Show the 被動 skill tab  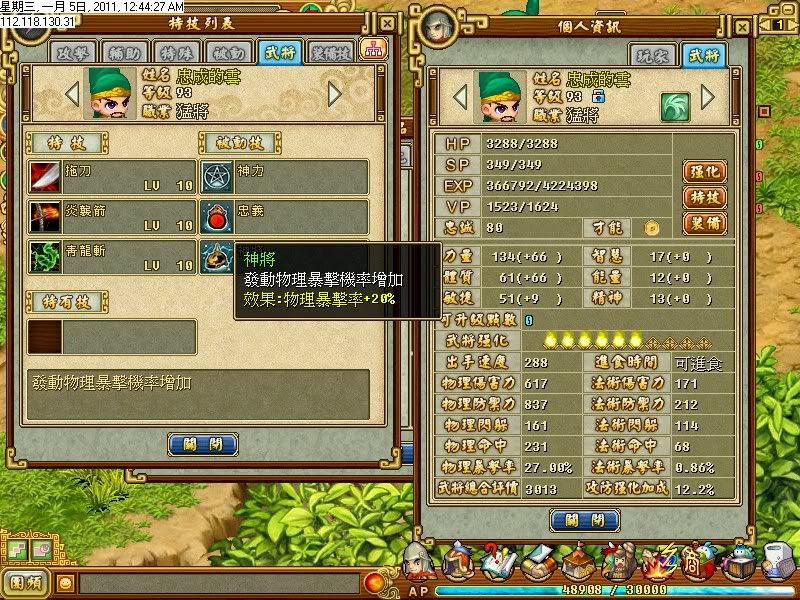pos(229,51)
